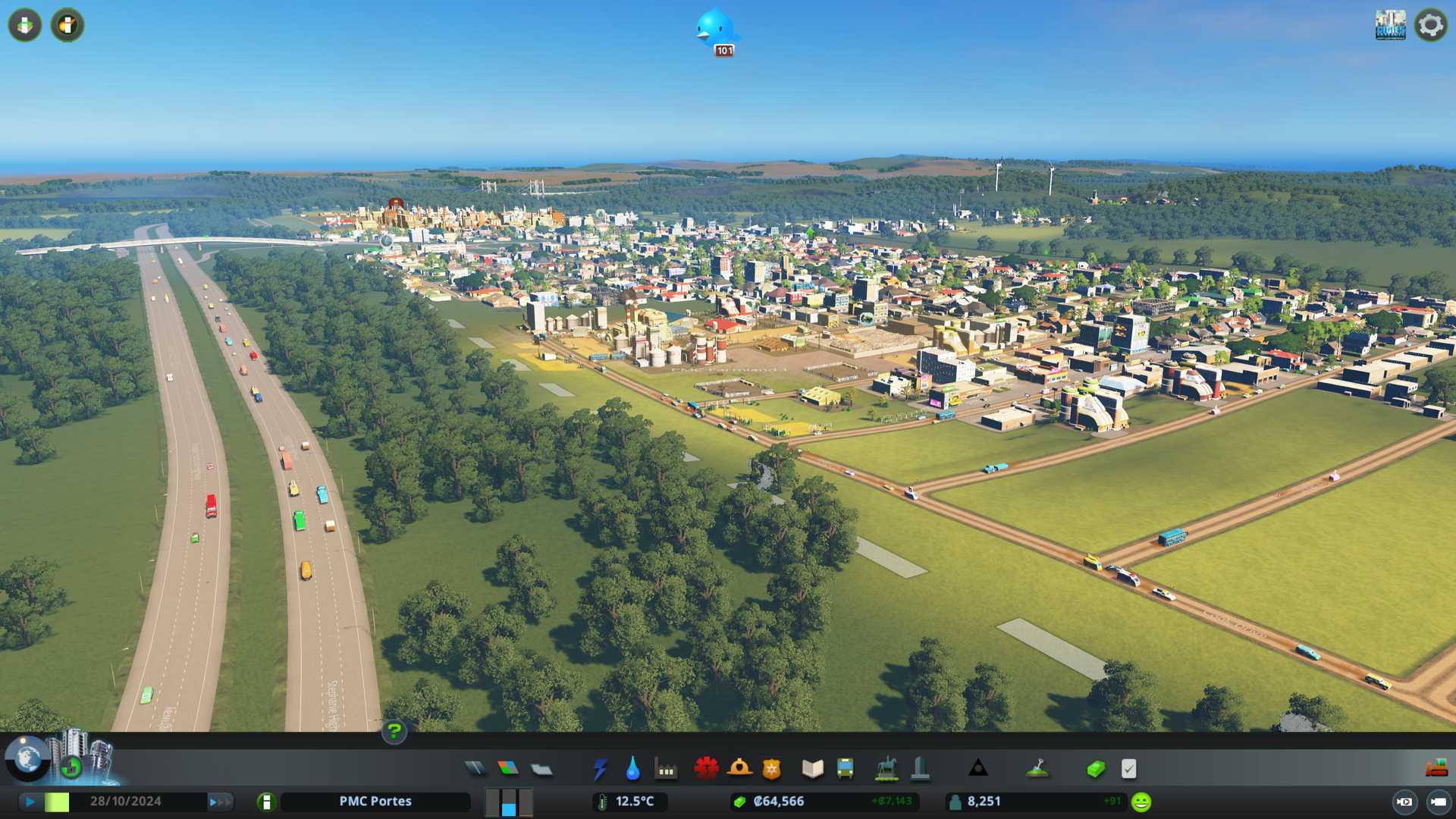Open the Policies checkmark panel

(1128, 769)
